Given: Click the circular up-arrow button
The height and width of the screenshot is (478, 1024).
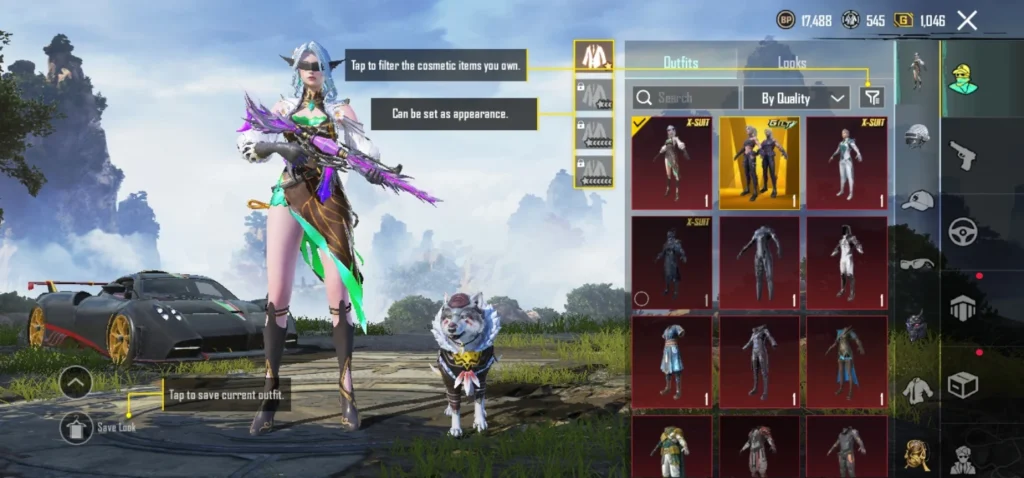Looking at the screenshot, I should [76, 381].
